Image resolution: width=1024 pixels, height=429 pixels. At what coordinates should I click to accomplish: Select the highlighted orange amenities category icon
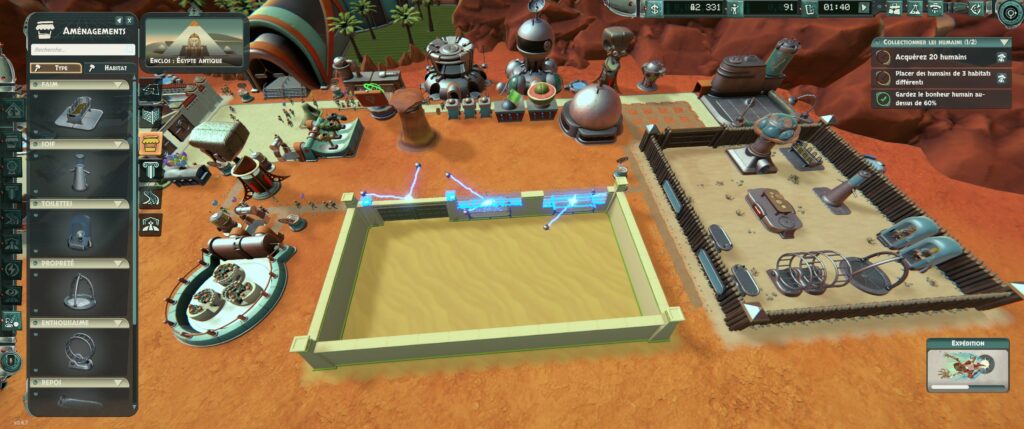150,144
